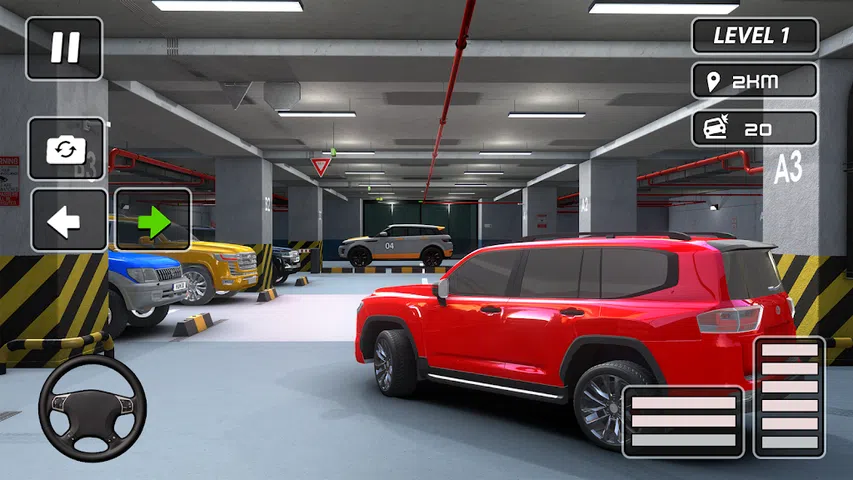Pause the game
The image size is (853, 480).
tap(64, 48)
